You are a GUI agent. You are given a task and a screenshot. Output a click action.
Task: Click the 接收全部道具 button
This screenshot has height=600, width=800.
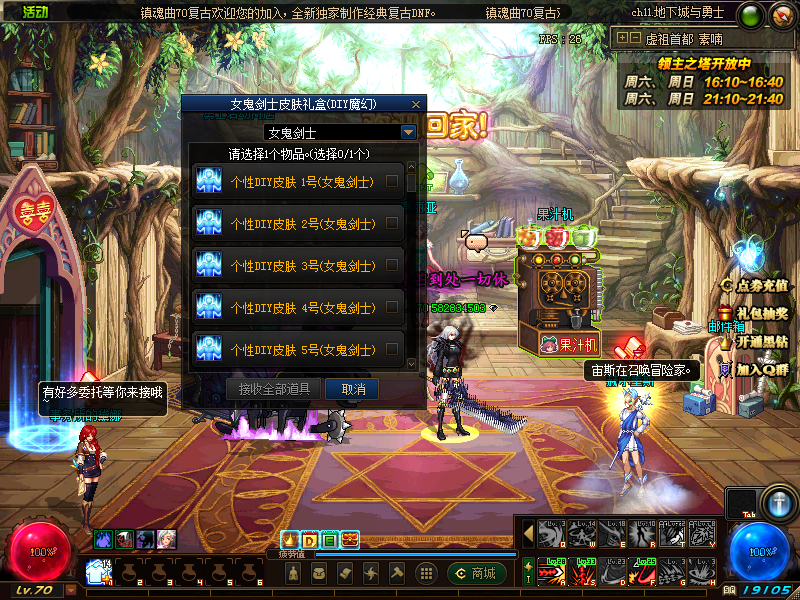point(274,389)
